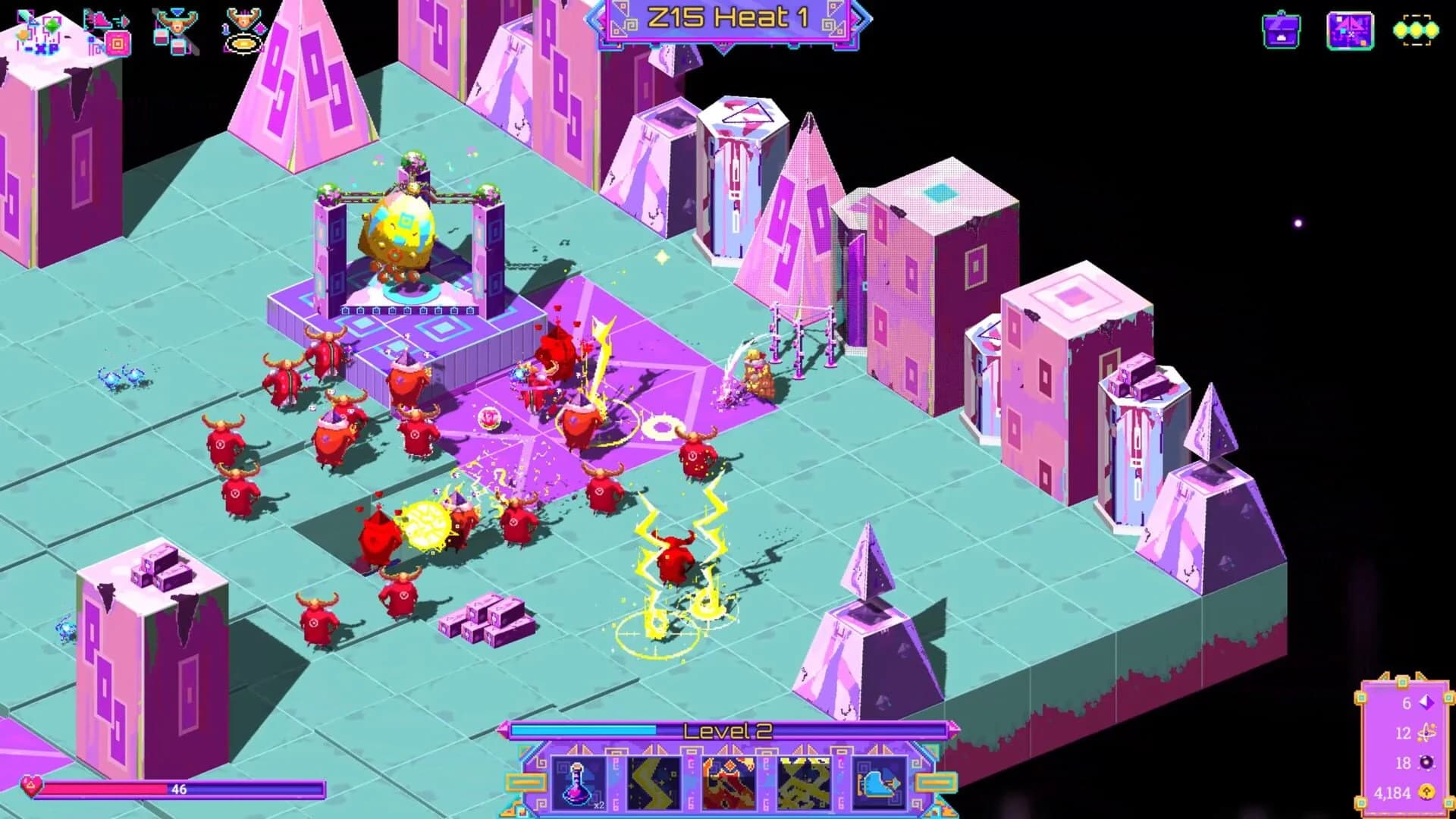1456x819 pixels.
Task: Select the pink crystal buff icon near top-left
Action: 118,43
